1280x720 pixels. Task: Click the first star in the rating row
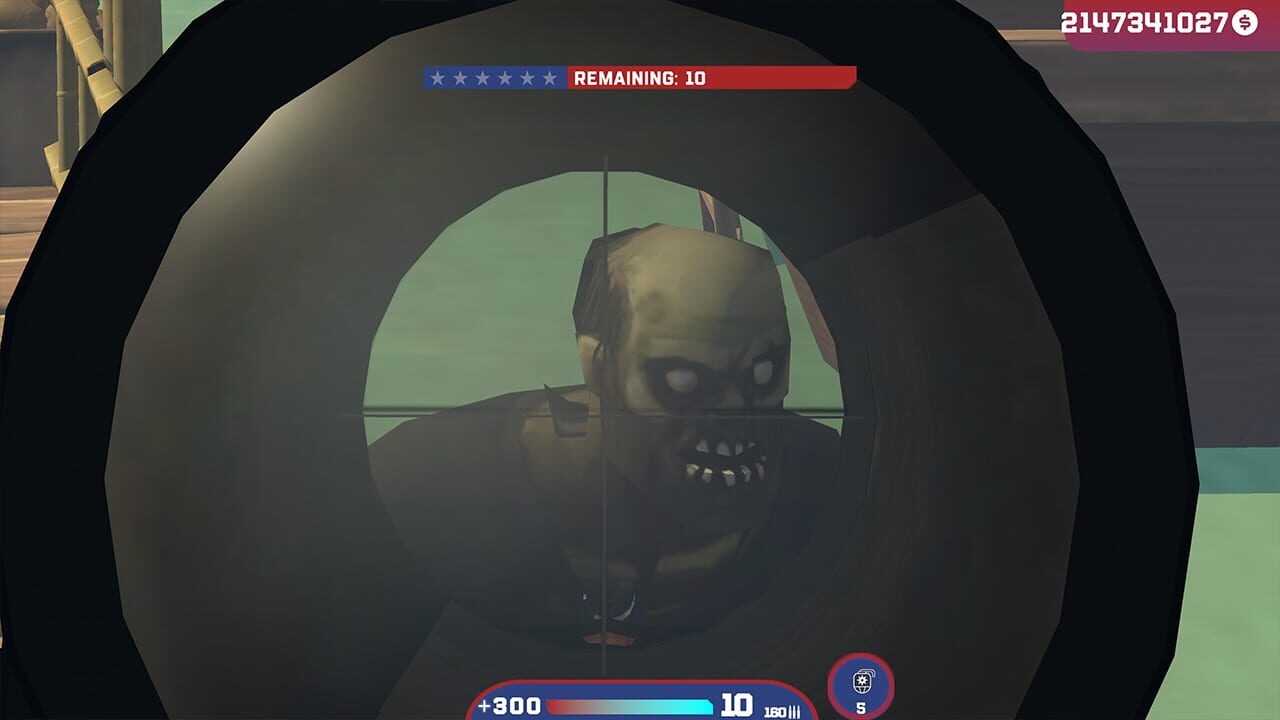coord(436,78)
